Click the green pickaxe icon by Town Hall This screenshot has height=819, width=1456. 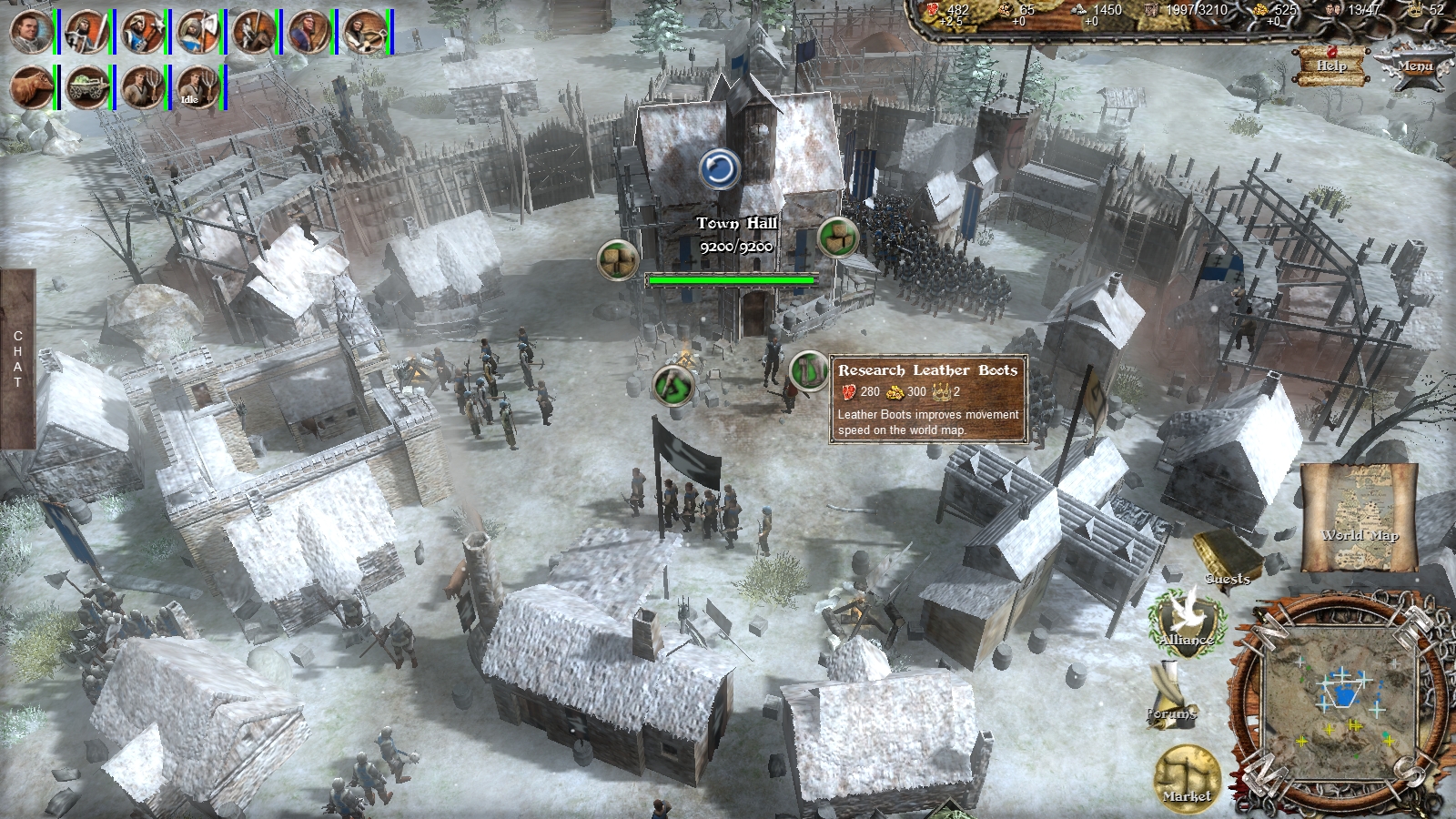(x=674, y=386)
